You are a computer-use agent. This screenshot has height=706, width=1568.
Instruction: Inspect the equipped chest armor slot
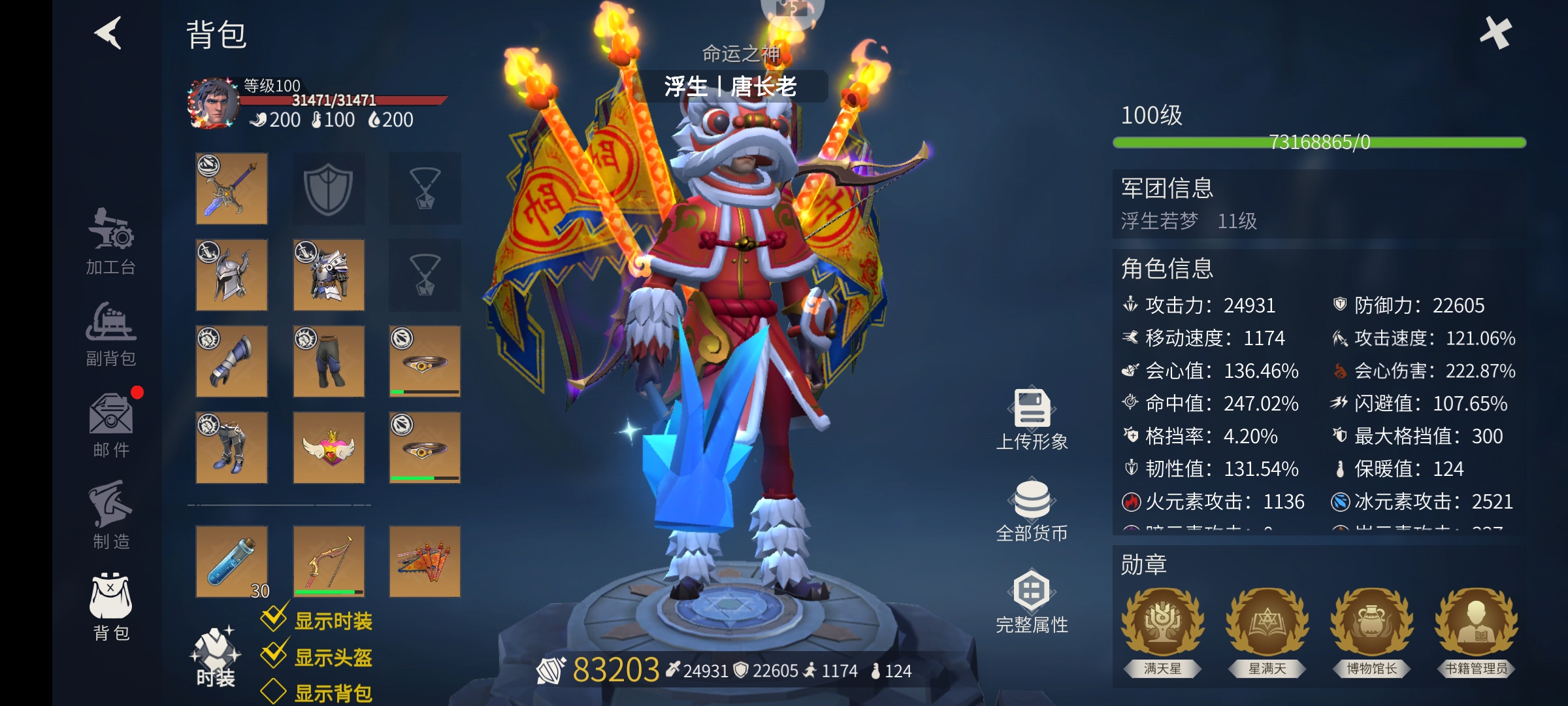(x=329, y=275)
